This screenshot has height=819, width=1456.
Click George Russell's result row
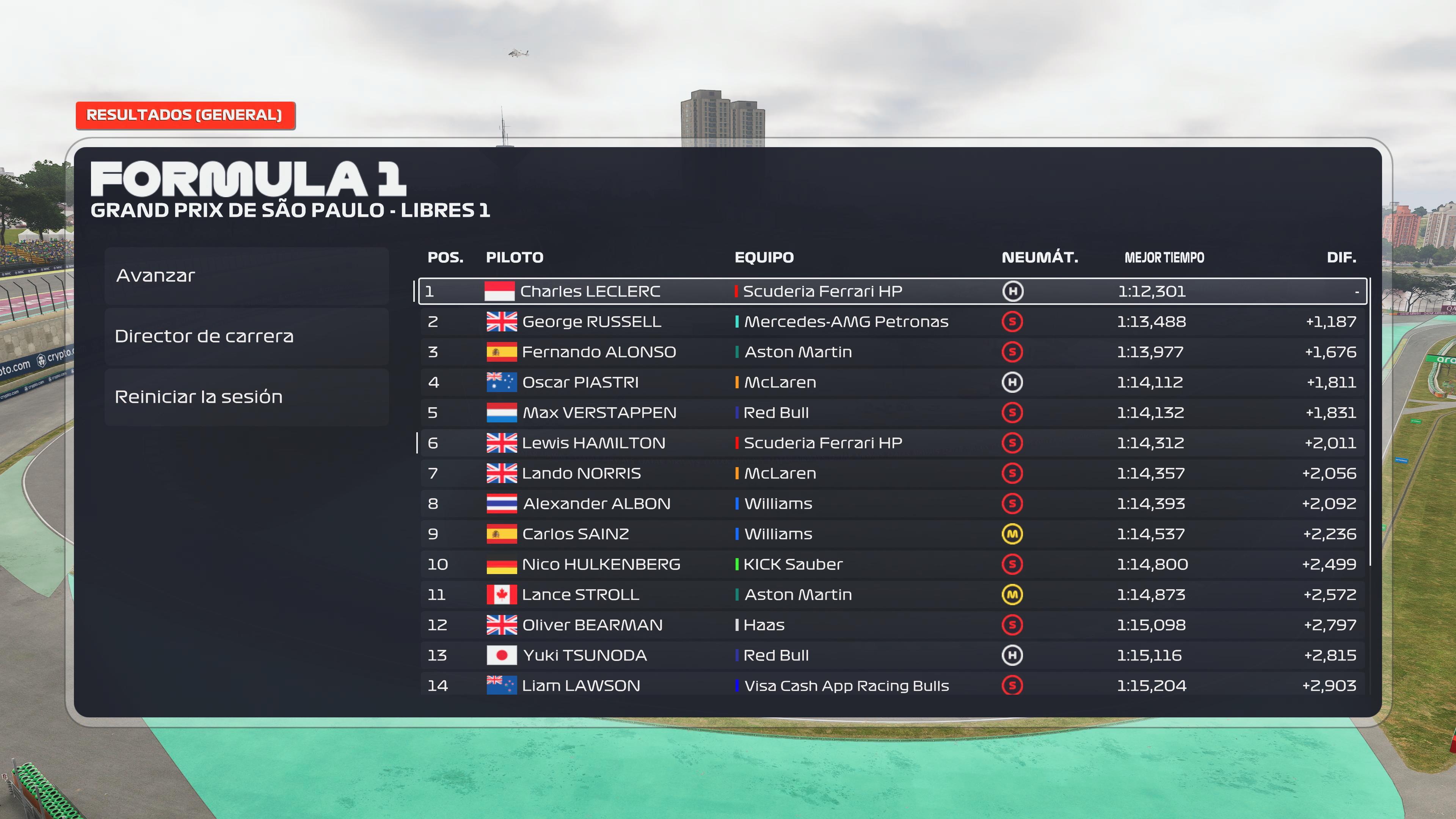point(892,322)
